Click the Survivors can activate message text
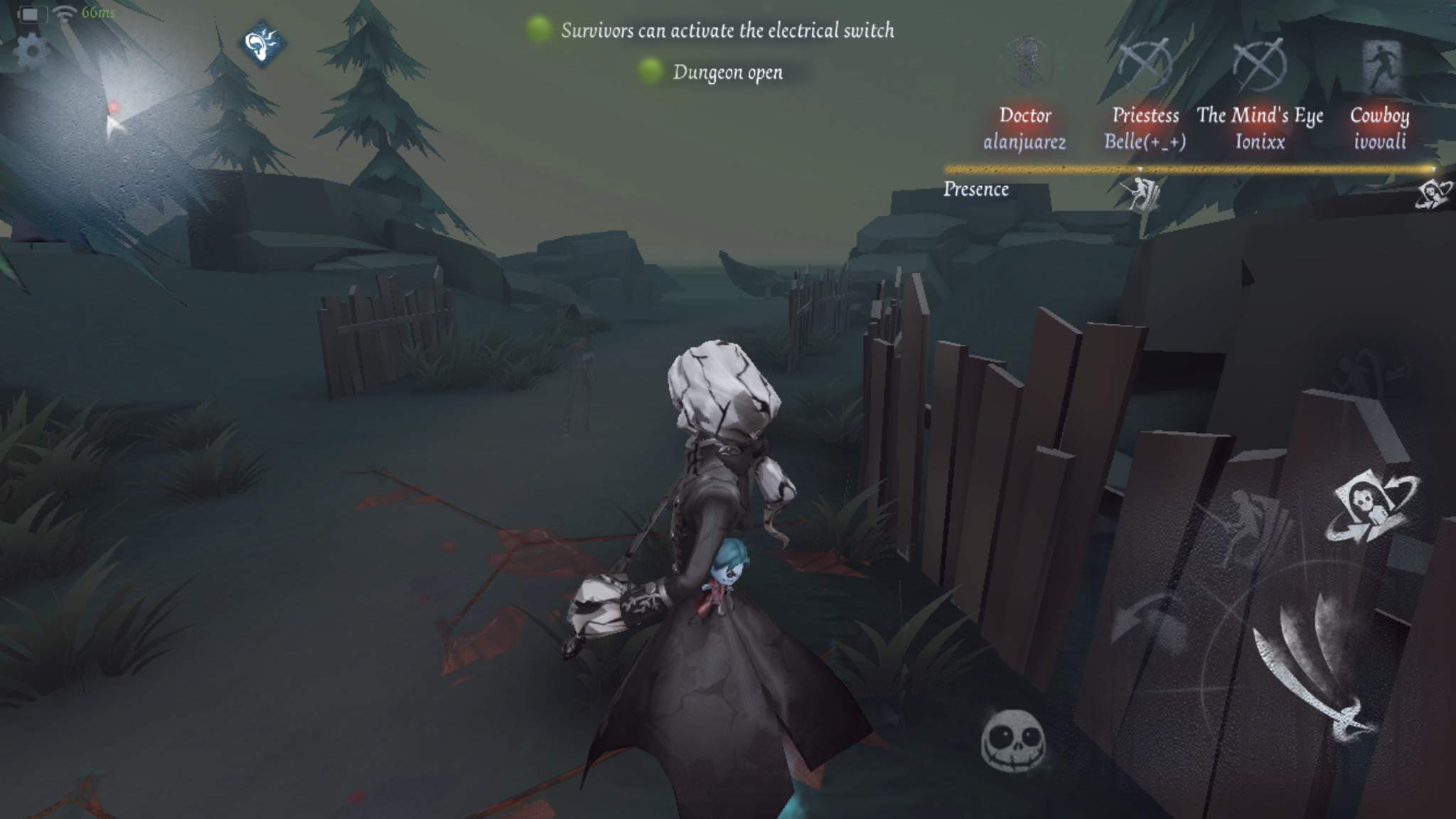The height and width of the screenshot is (819, 1456). [x=728, y=31]
